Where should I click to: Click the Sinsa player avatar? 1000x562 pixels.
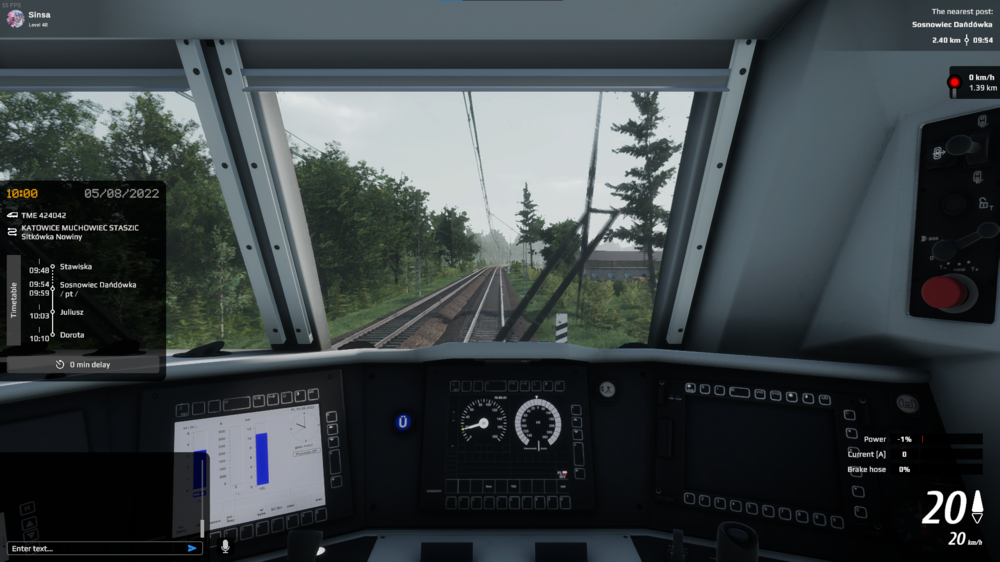point(15,18)
